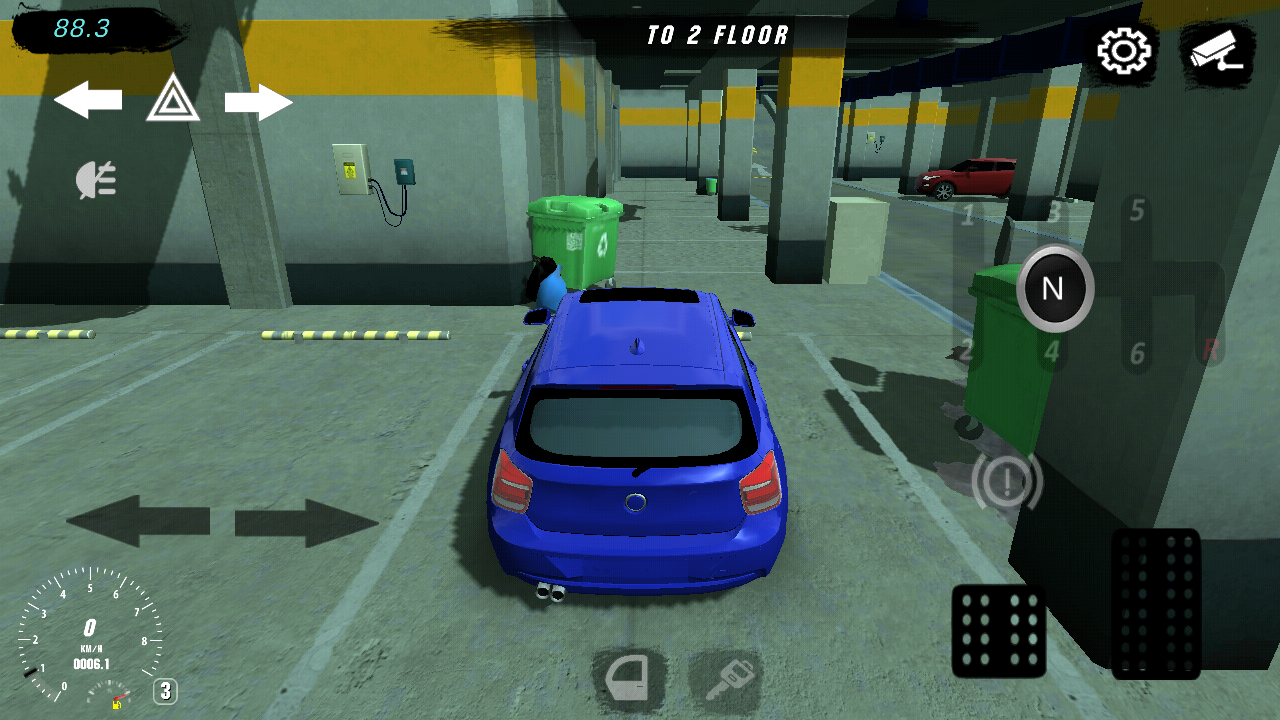Activate the right turn signal

pos(258,102)
